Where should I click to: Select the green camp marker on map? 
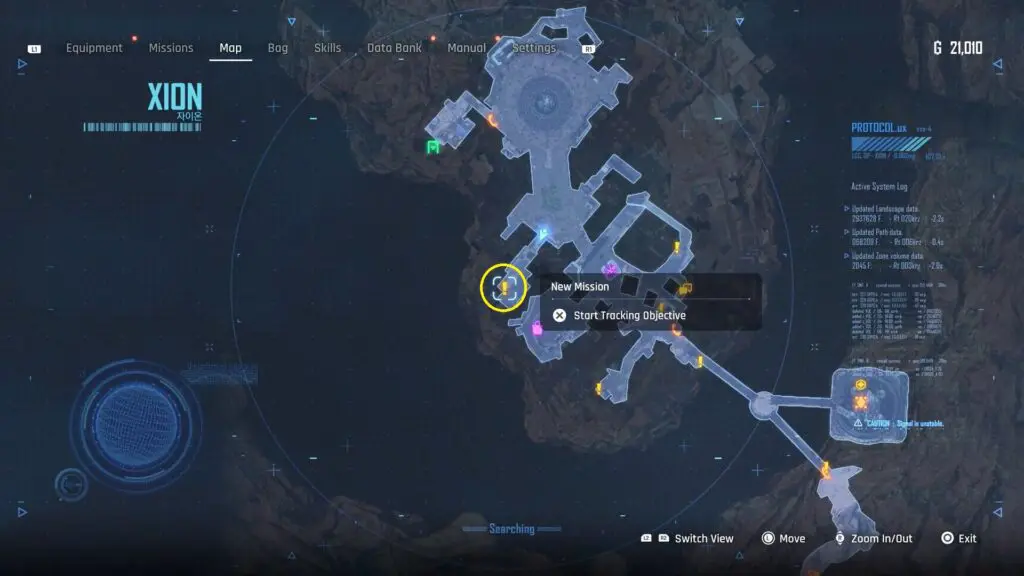[433, 147]
